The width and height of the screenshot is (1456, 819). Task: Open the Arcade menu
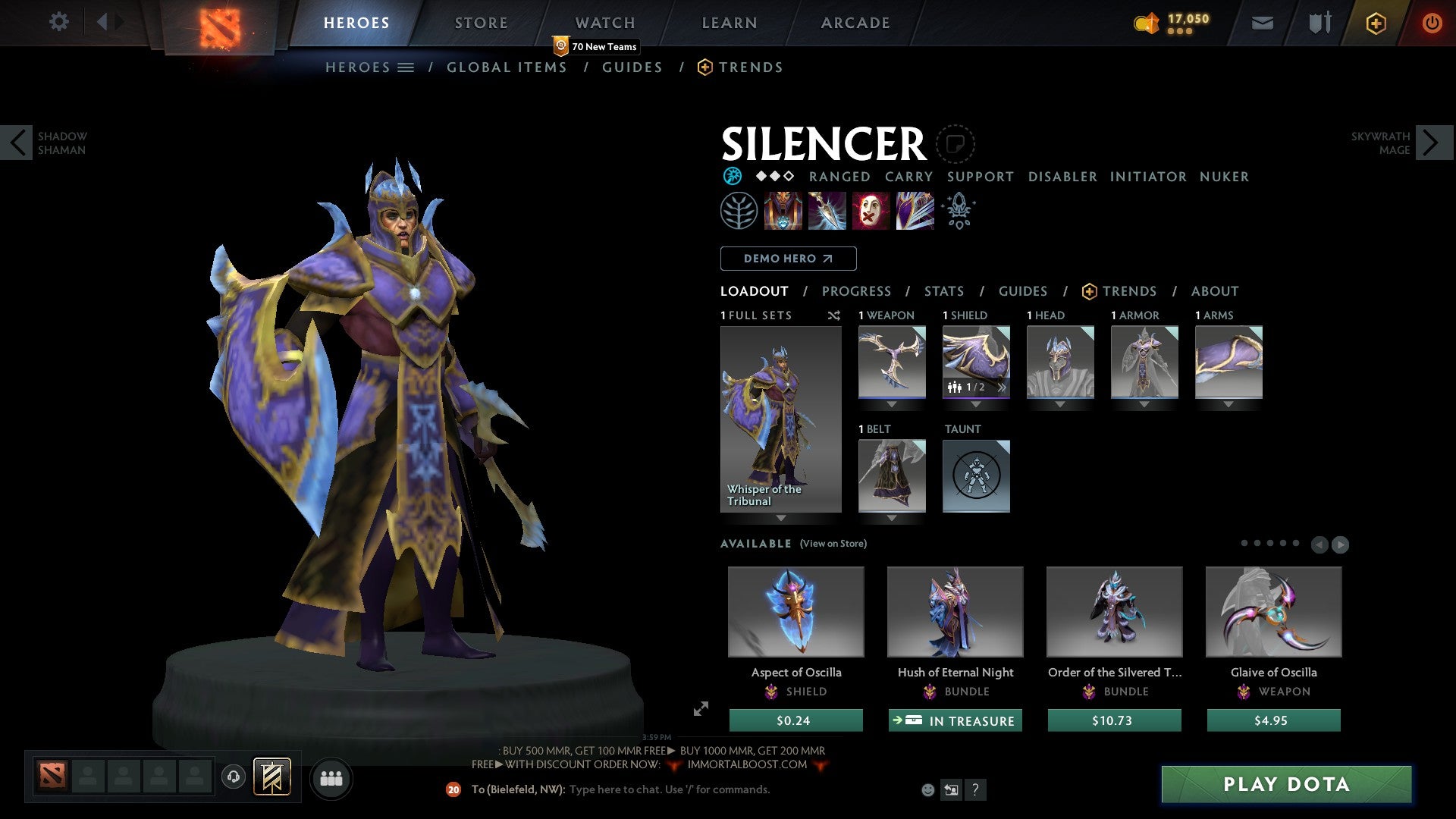click(x=855, y=23)
